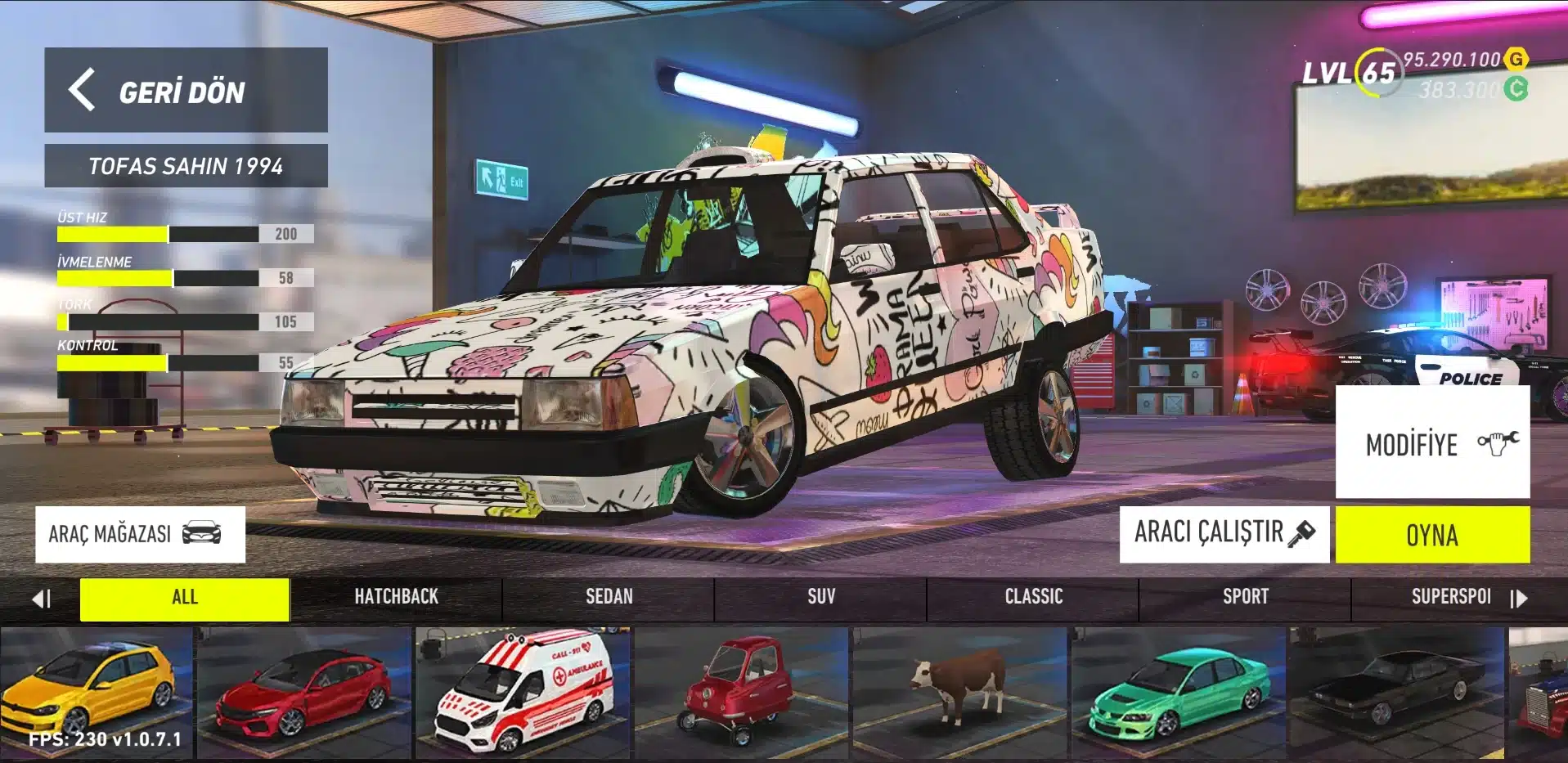Pick the ambulance van thumbnail
1568x763 pixels.
523,692
